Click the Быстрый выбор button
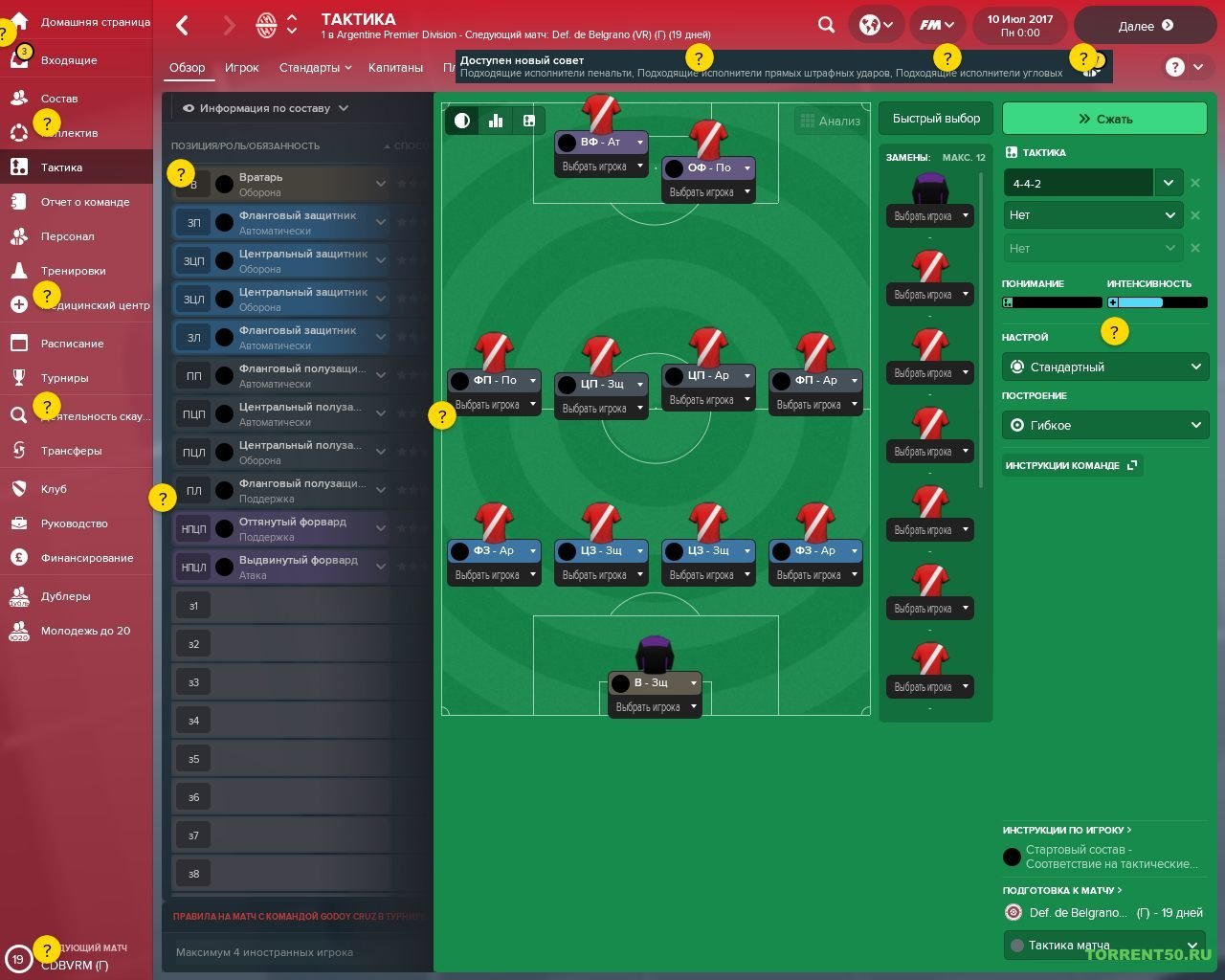This screenshot has width=1225, height=980. pyautogui.click(x=936, y=118)
